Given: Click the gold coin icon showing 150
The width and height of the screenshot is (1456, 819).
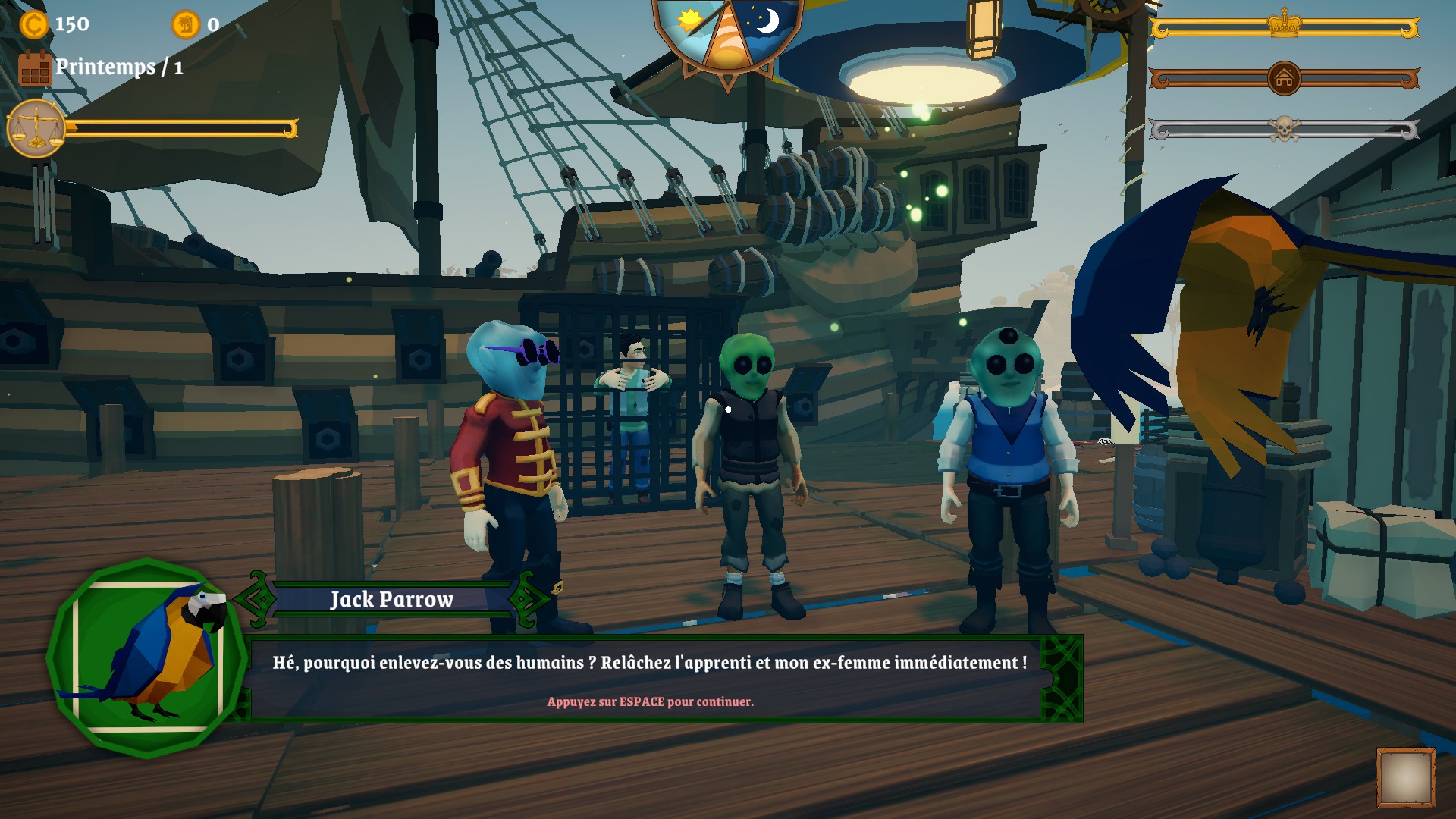Looking at the screenshot, I should point(33,24).
